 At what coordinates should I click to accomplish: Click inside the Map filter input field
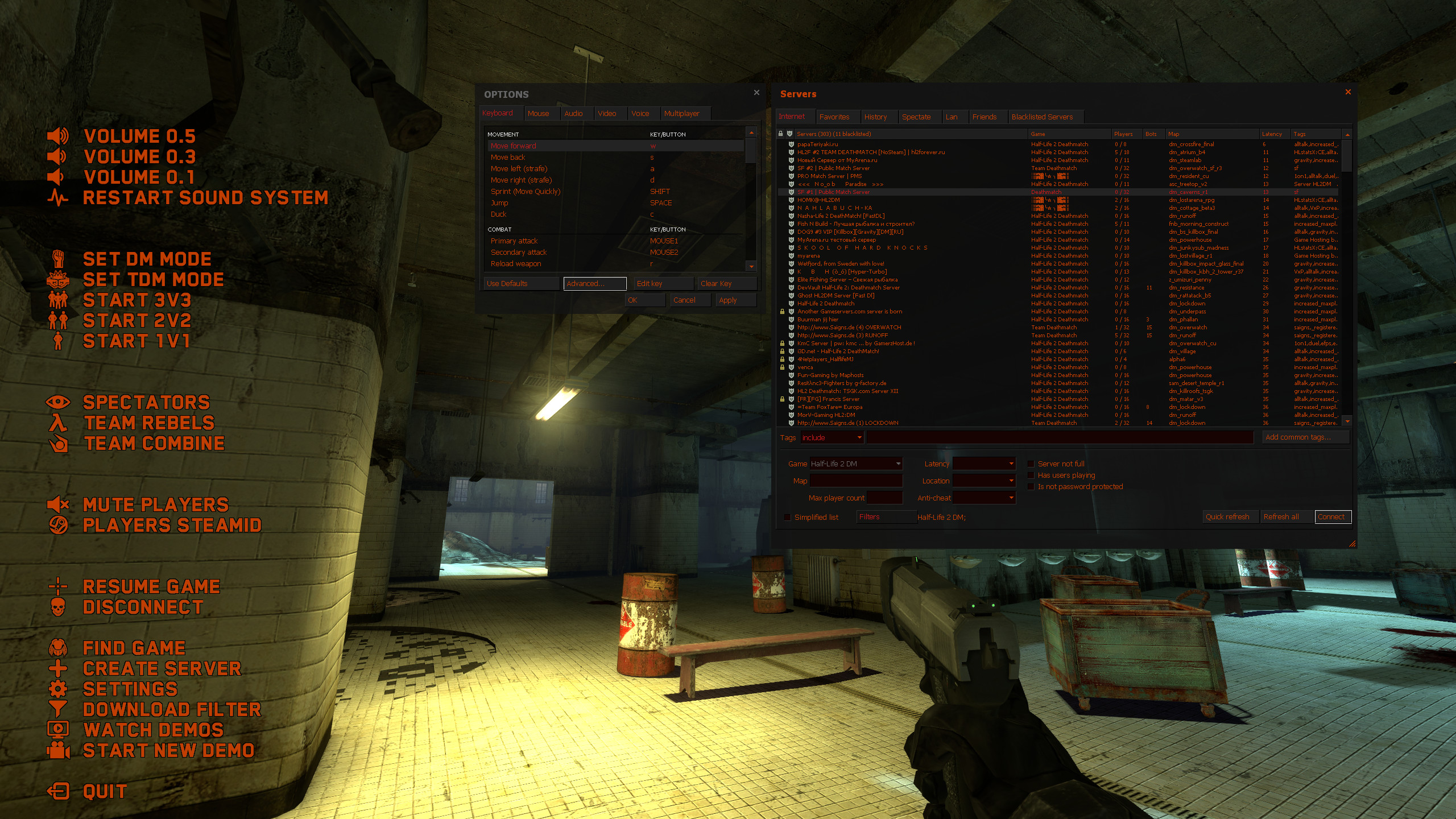[855, 481]
